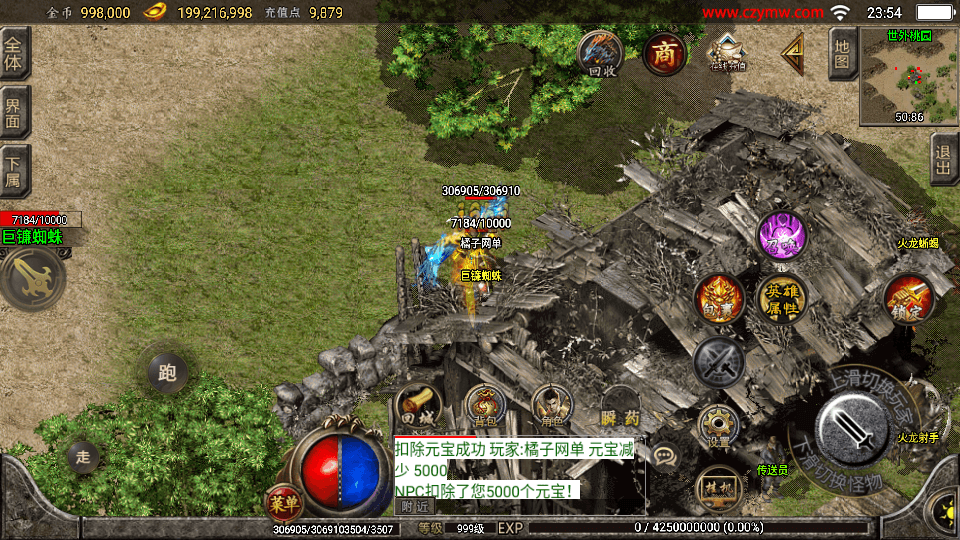Select the 界面 interface tab
The width and height of the screenshot is (960, 540).
pyautogui.click(x=15, y=112)
